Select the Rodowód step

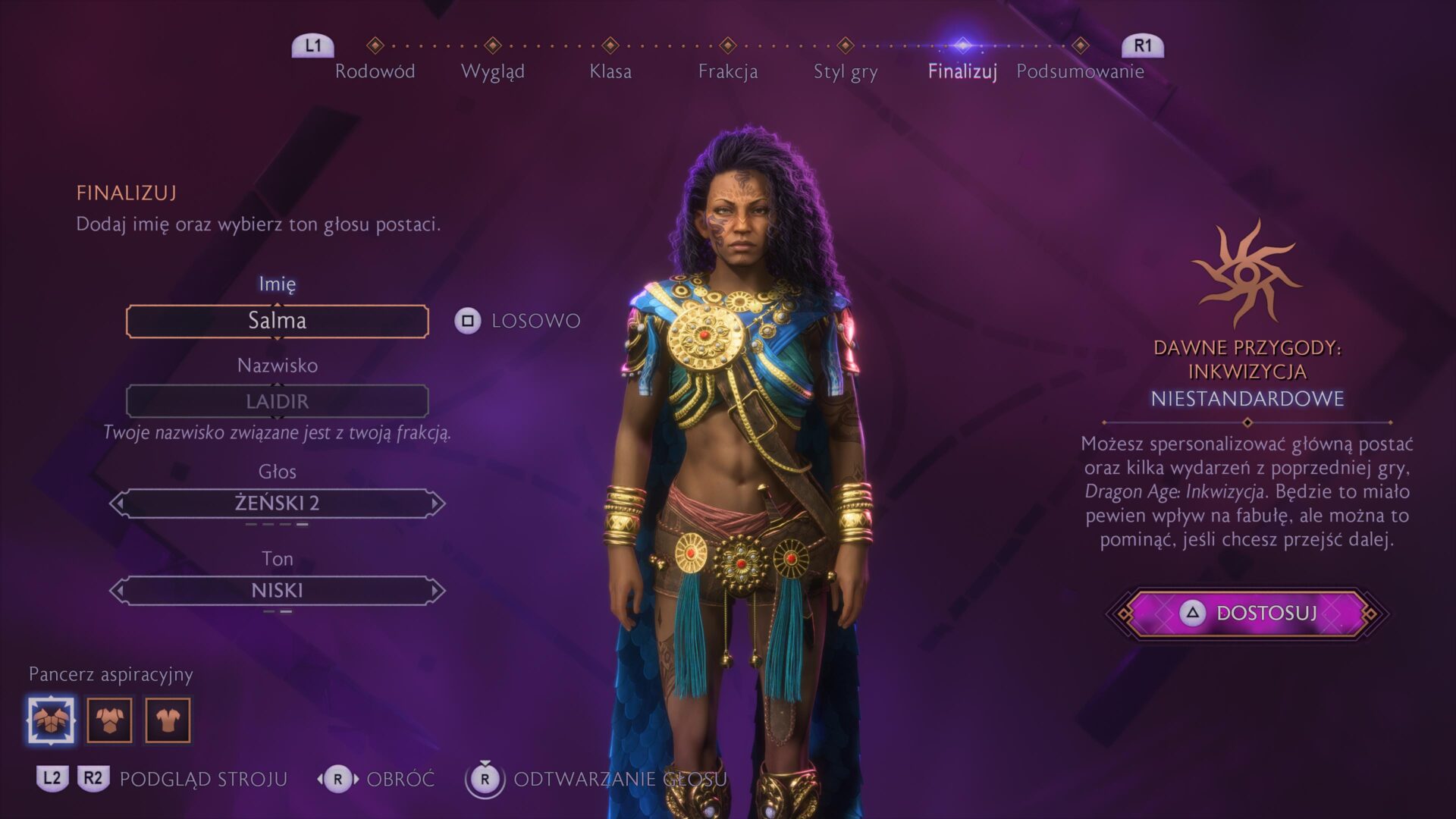tap(376, 72)
